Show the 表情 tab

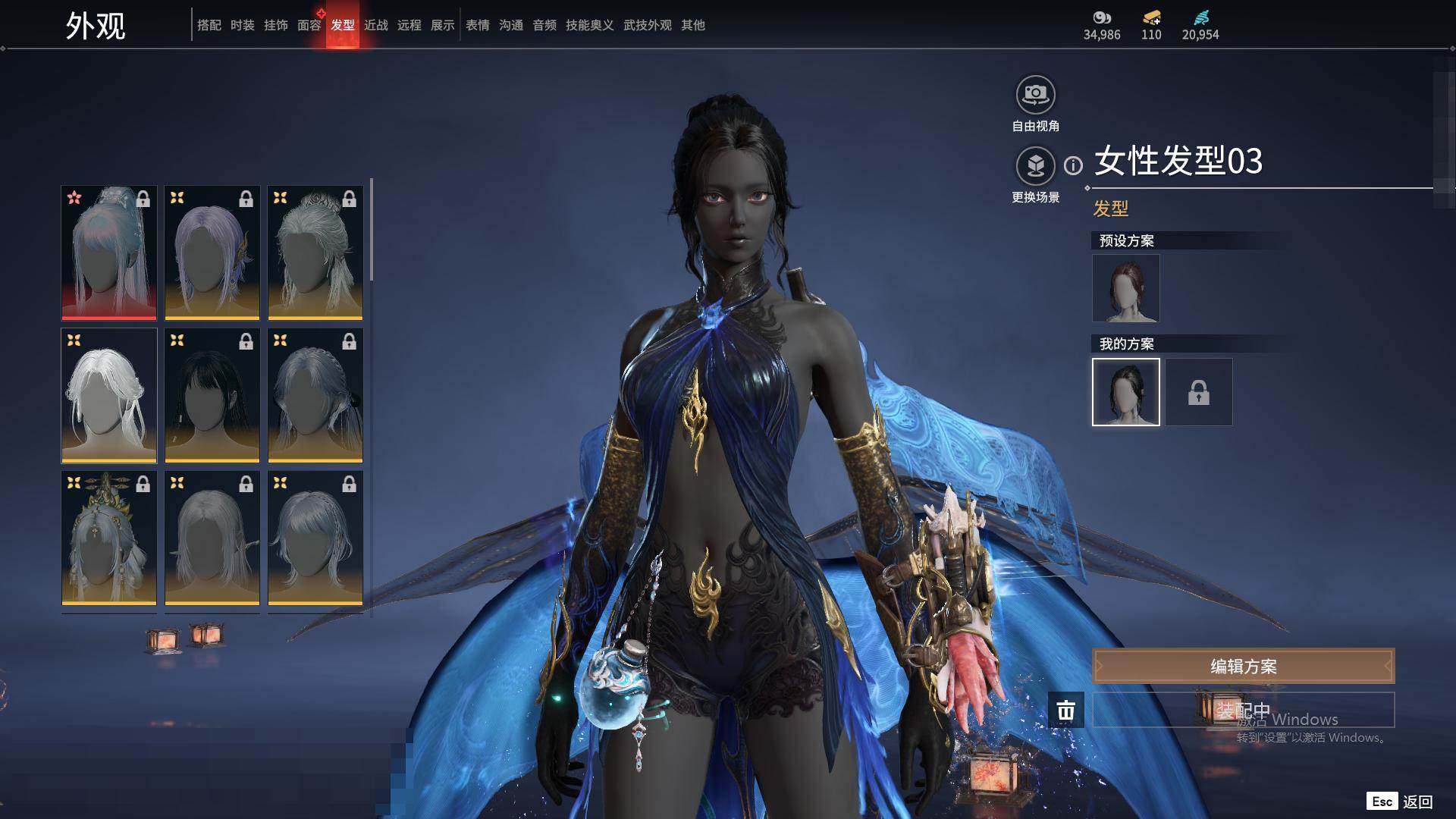[x=477, y=25]
